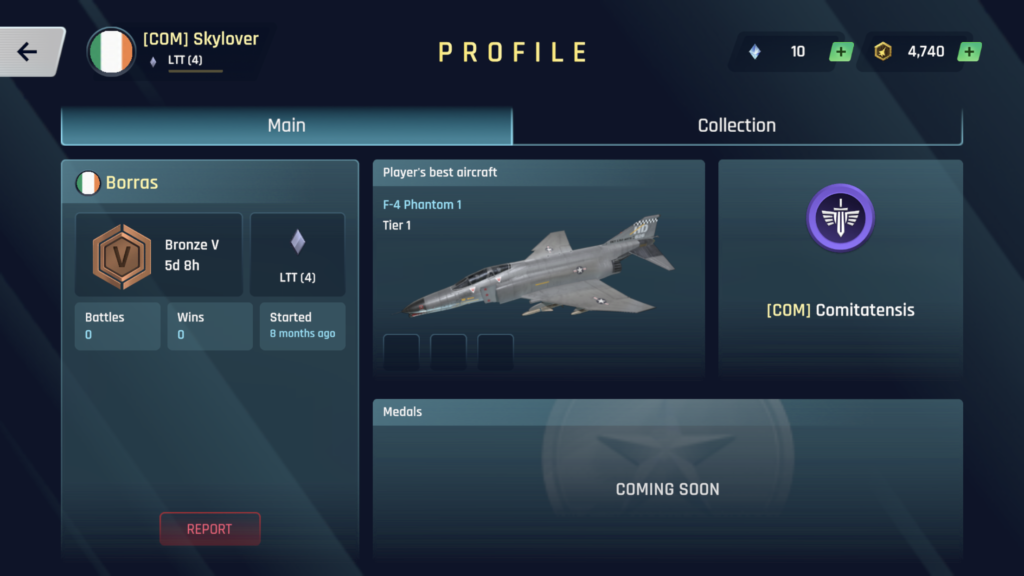
Task: Add more diamonds with the green plus
Action: click(x=840, y=52)
